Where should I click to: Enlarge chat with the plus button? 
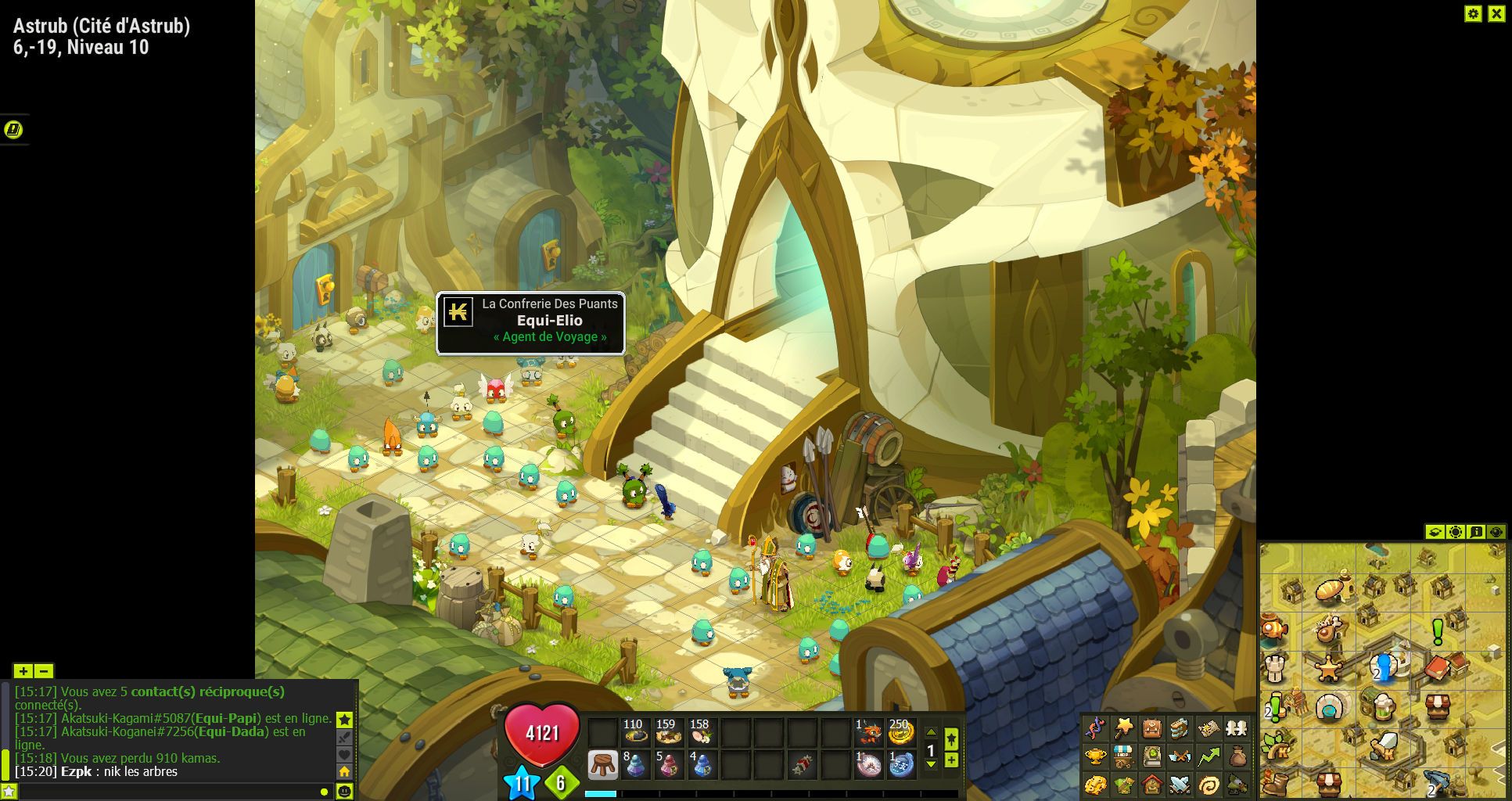click(x=23, y=671)
